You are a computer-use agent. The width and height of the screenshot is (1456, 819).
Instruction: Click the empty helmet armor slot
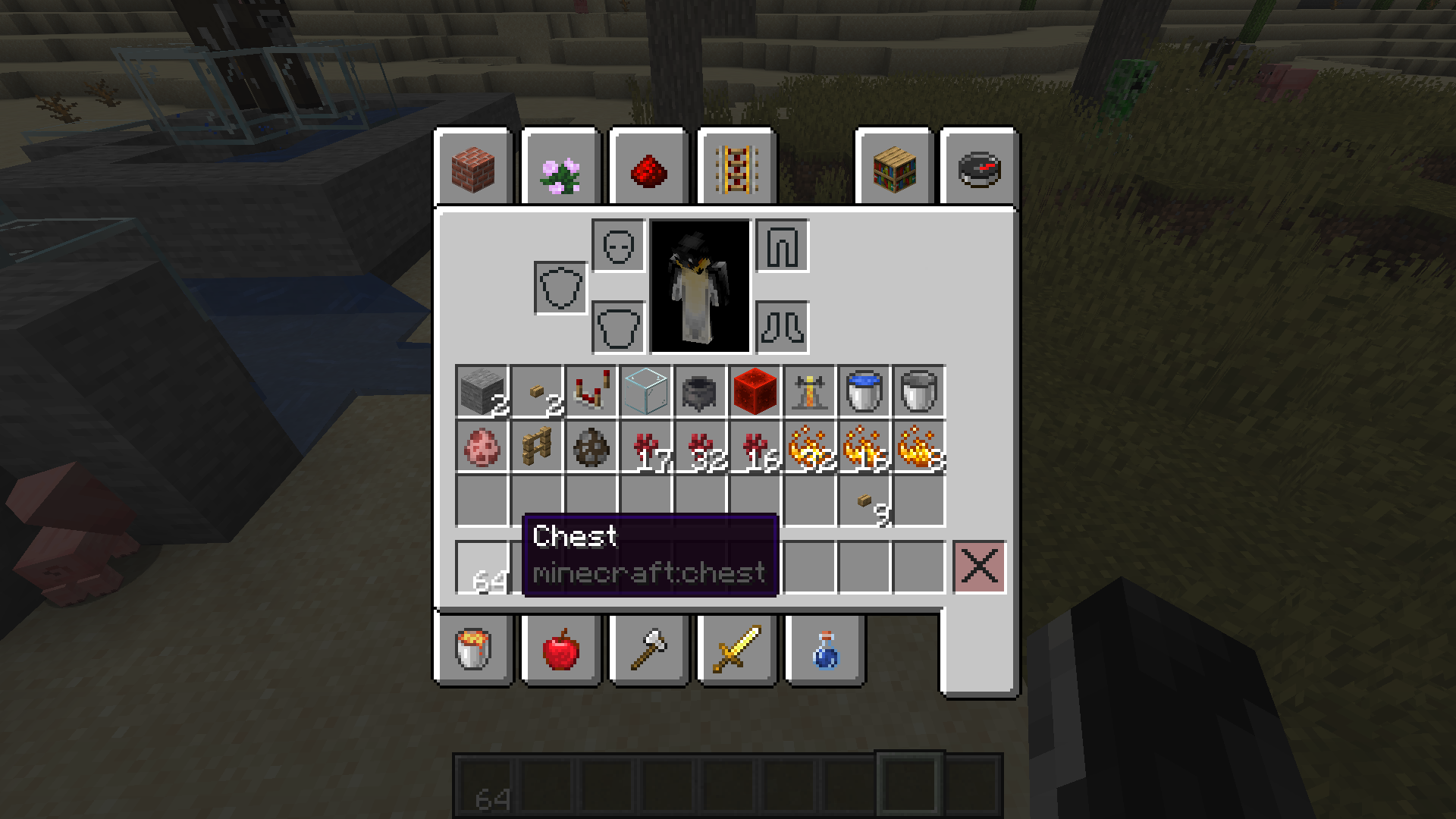[618, 246]
